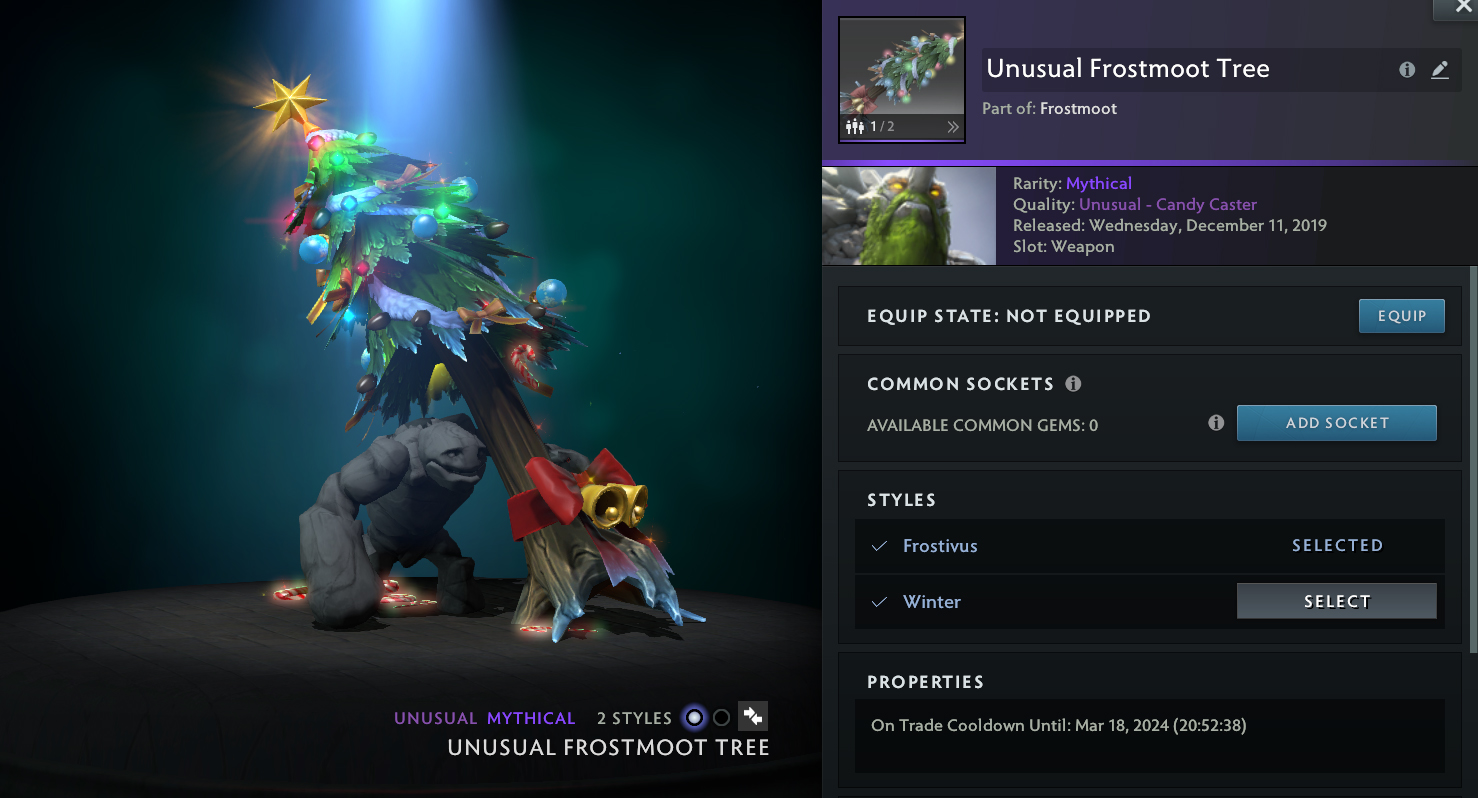The height and width of the screenshot is (798, 1478).
Task: Open info about Common Sockets
Action: click(1073, 384)
